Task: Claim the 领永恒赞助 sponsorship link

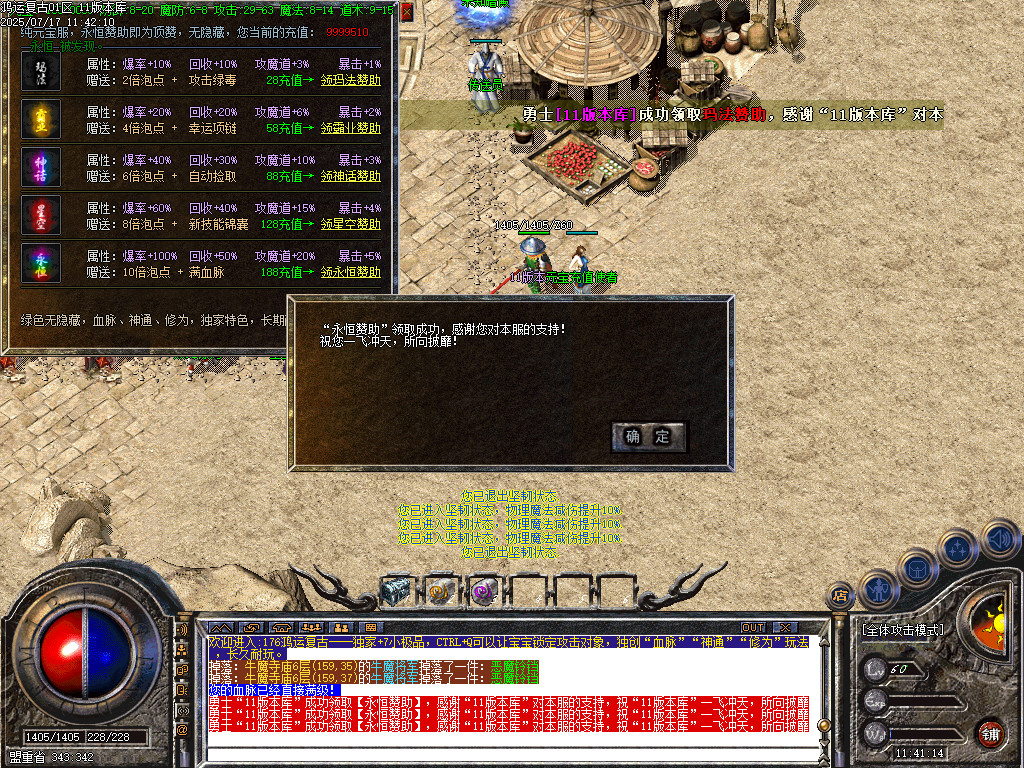Action: pos(350,272)
